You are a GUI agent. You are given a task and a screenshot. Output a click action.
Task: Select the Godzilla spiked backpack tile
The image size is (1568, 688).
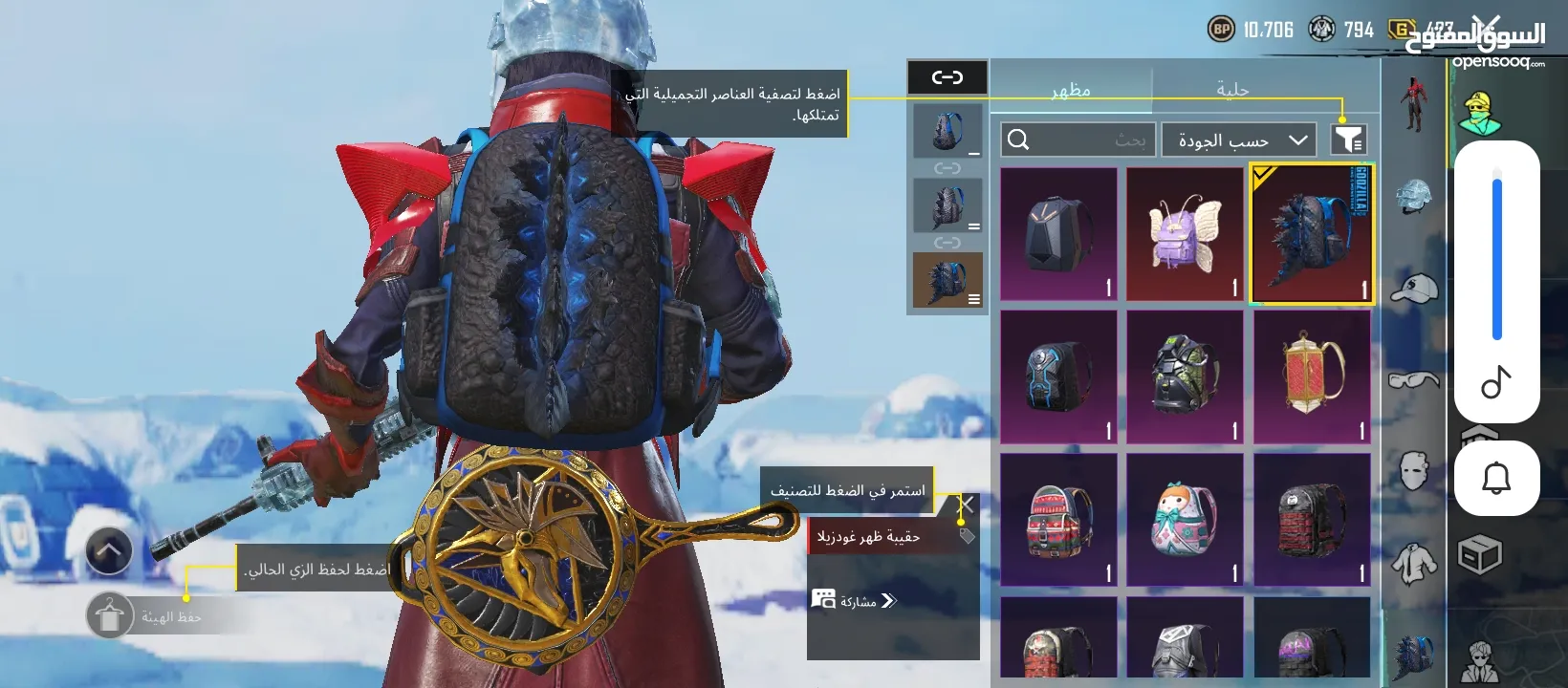1312,235
